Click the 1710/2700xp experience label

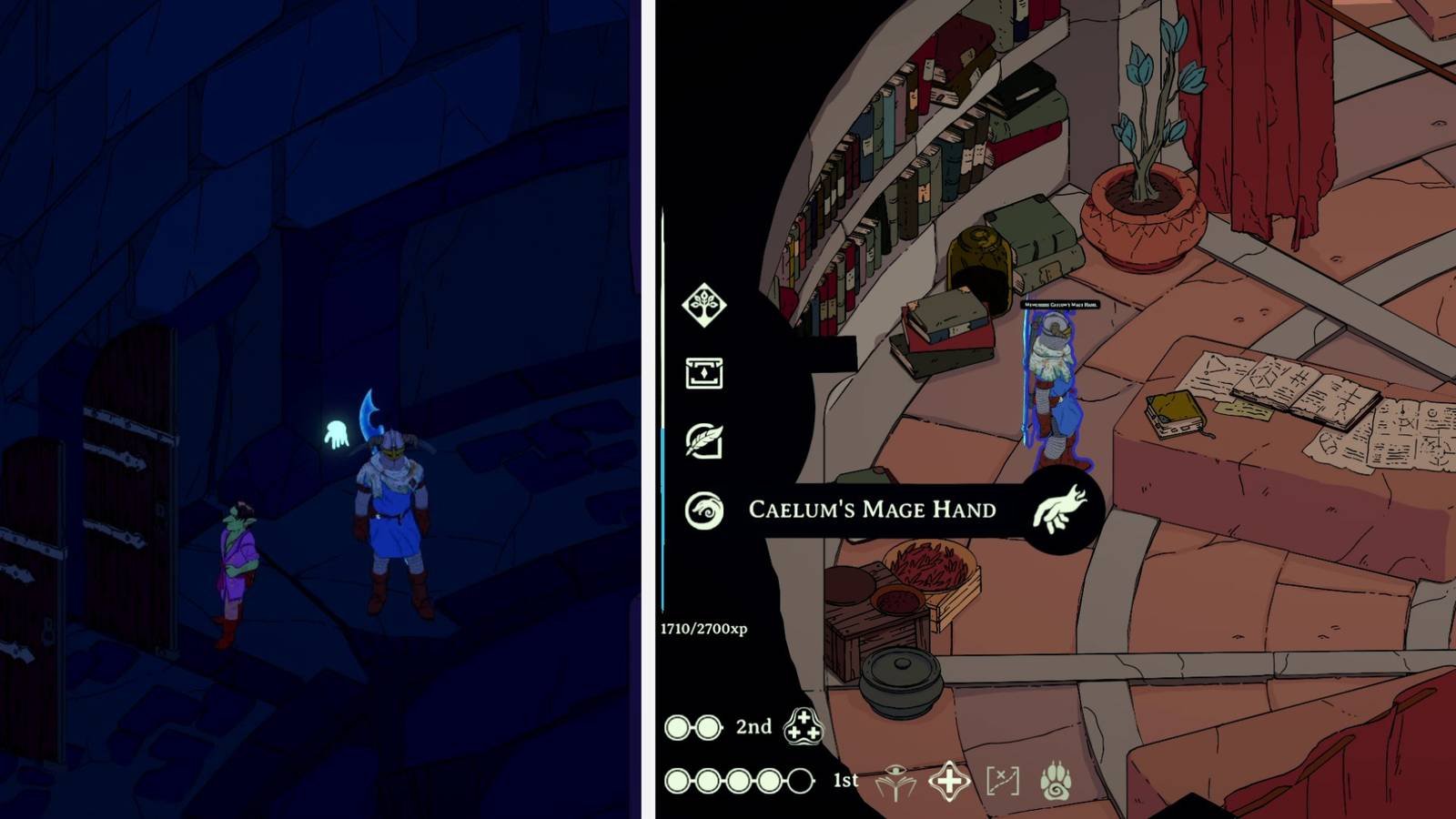click(705, 628)
